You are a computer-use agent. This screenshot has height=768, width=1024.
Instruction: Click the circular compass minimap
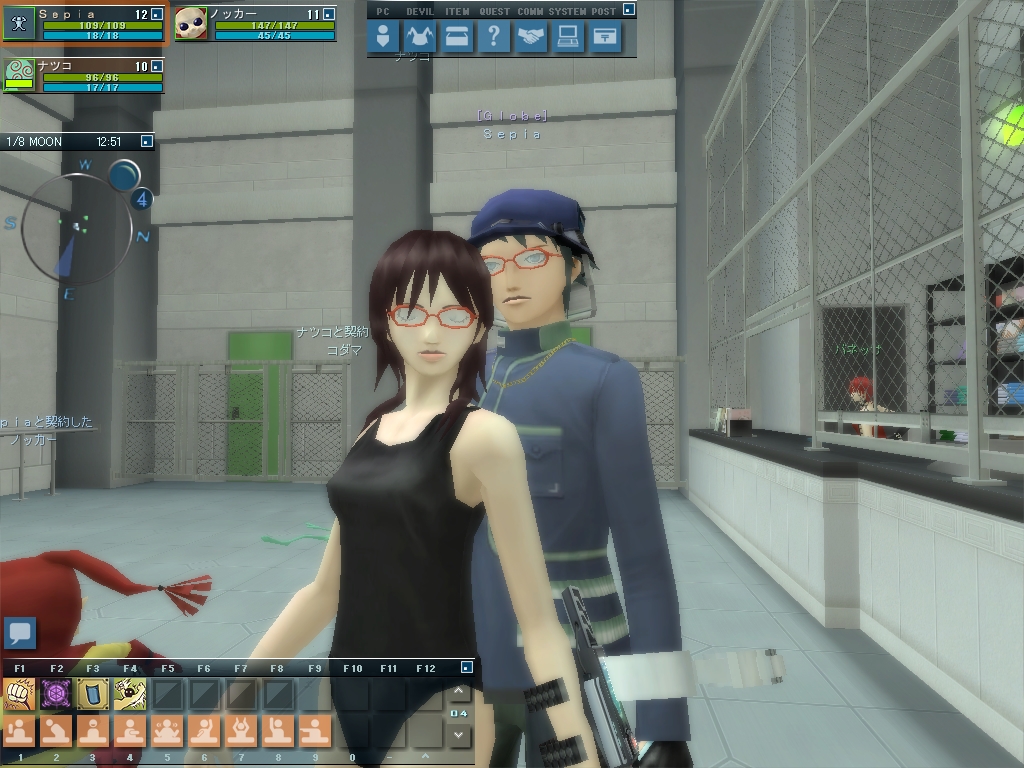coord(76,227)
